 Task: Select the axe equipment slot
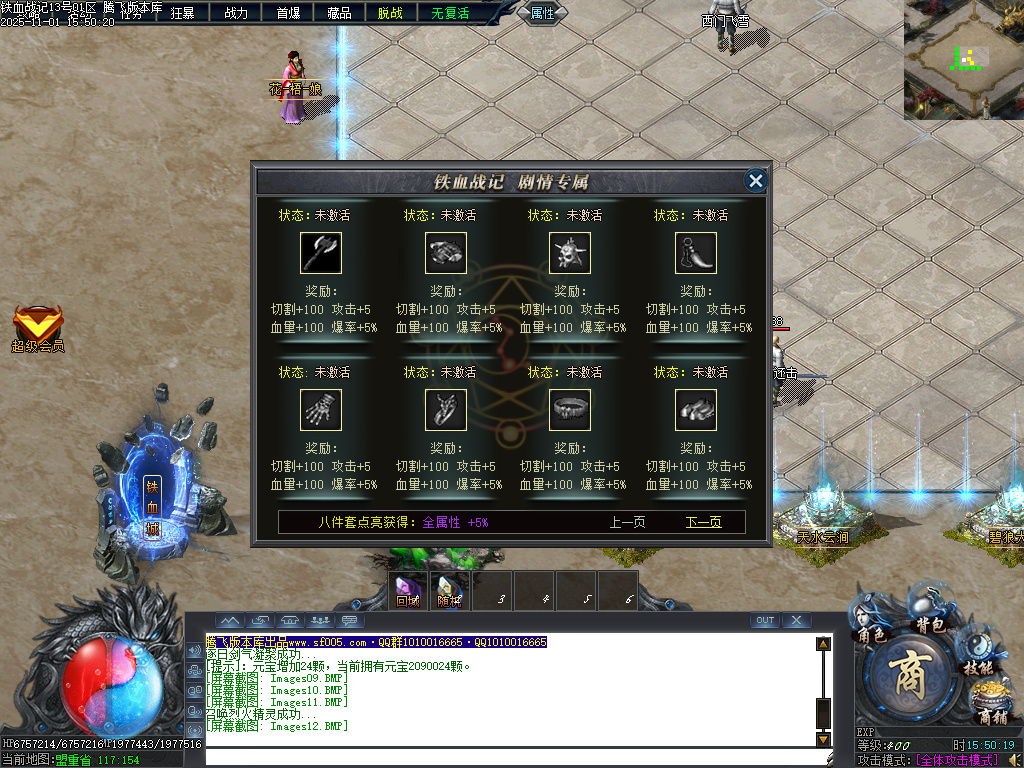coord(321,253)
